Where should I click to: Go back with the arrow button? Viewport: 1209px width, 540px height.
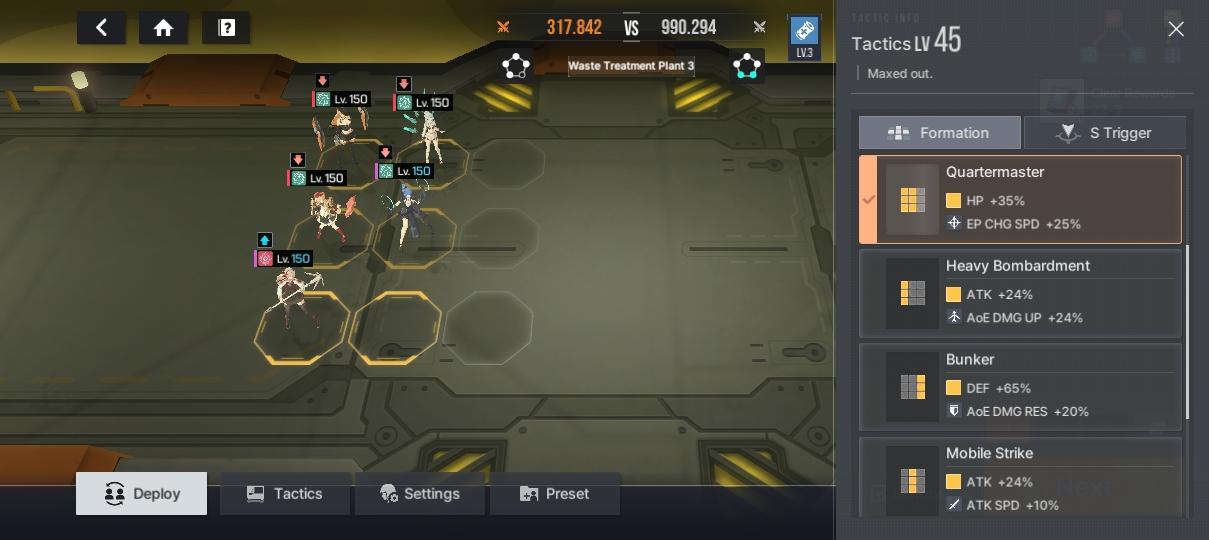tap(101, 28)
